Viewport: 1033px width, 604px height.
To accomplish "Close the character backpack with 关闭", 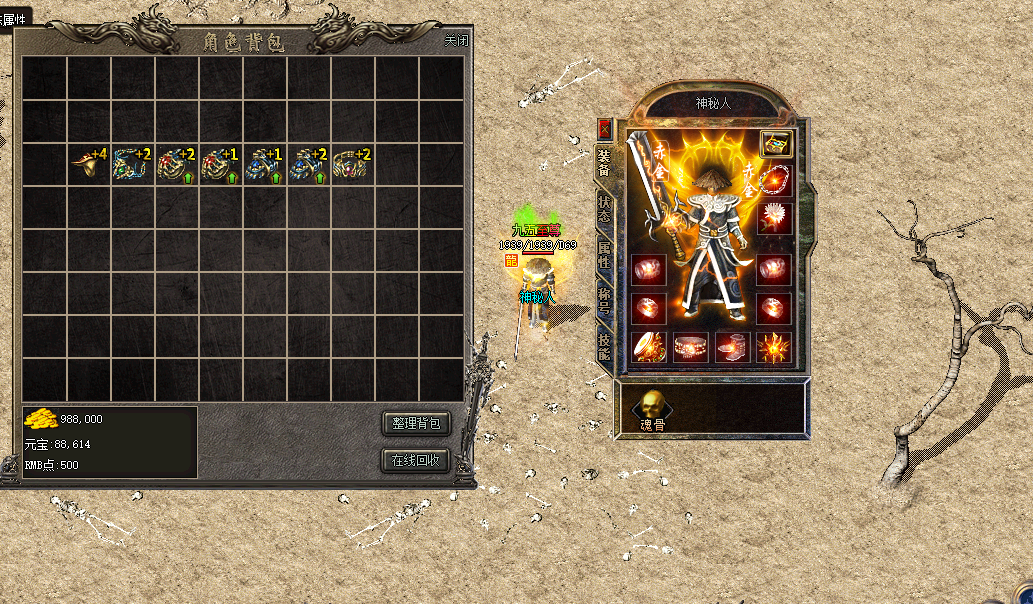I will (456, 41).
